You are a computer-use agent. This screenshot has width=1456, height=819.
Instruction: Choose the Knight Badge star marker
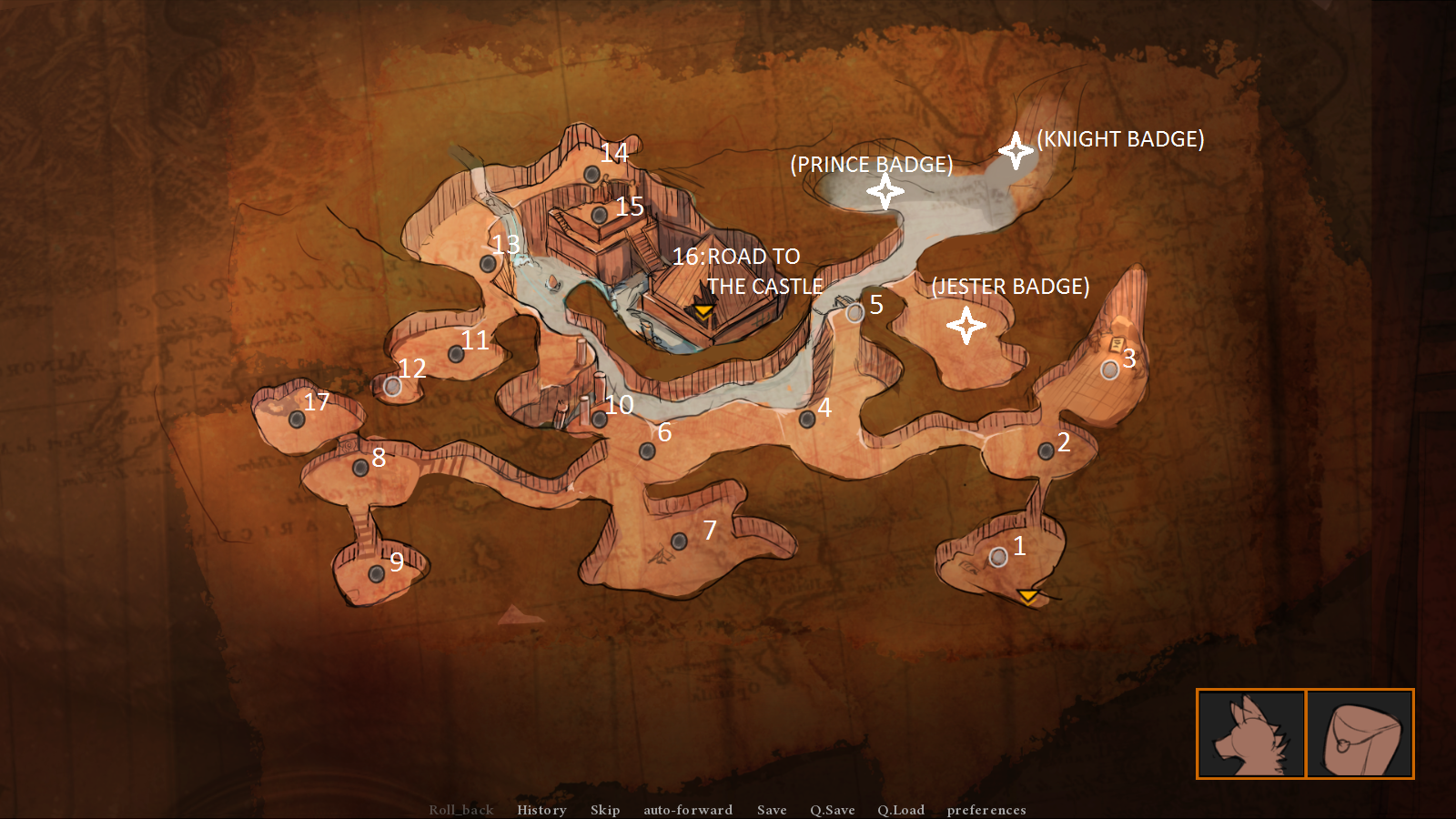click(1016, 150)
